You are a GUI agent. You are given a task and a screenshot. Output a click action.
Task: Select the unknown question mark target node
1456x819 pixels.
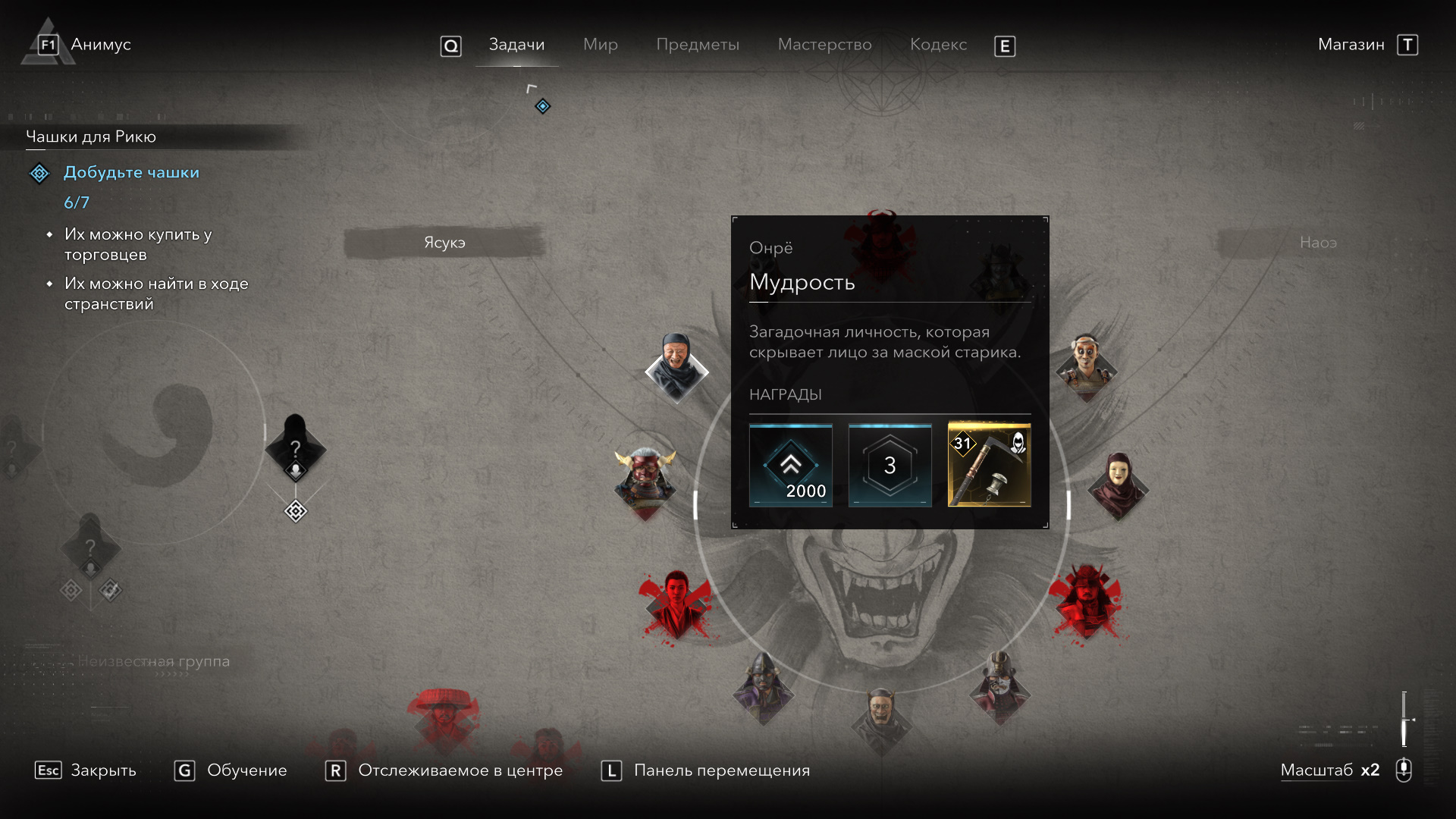coord(295,449)
